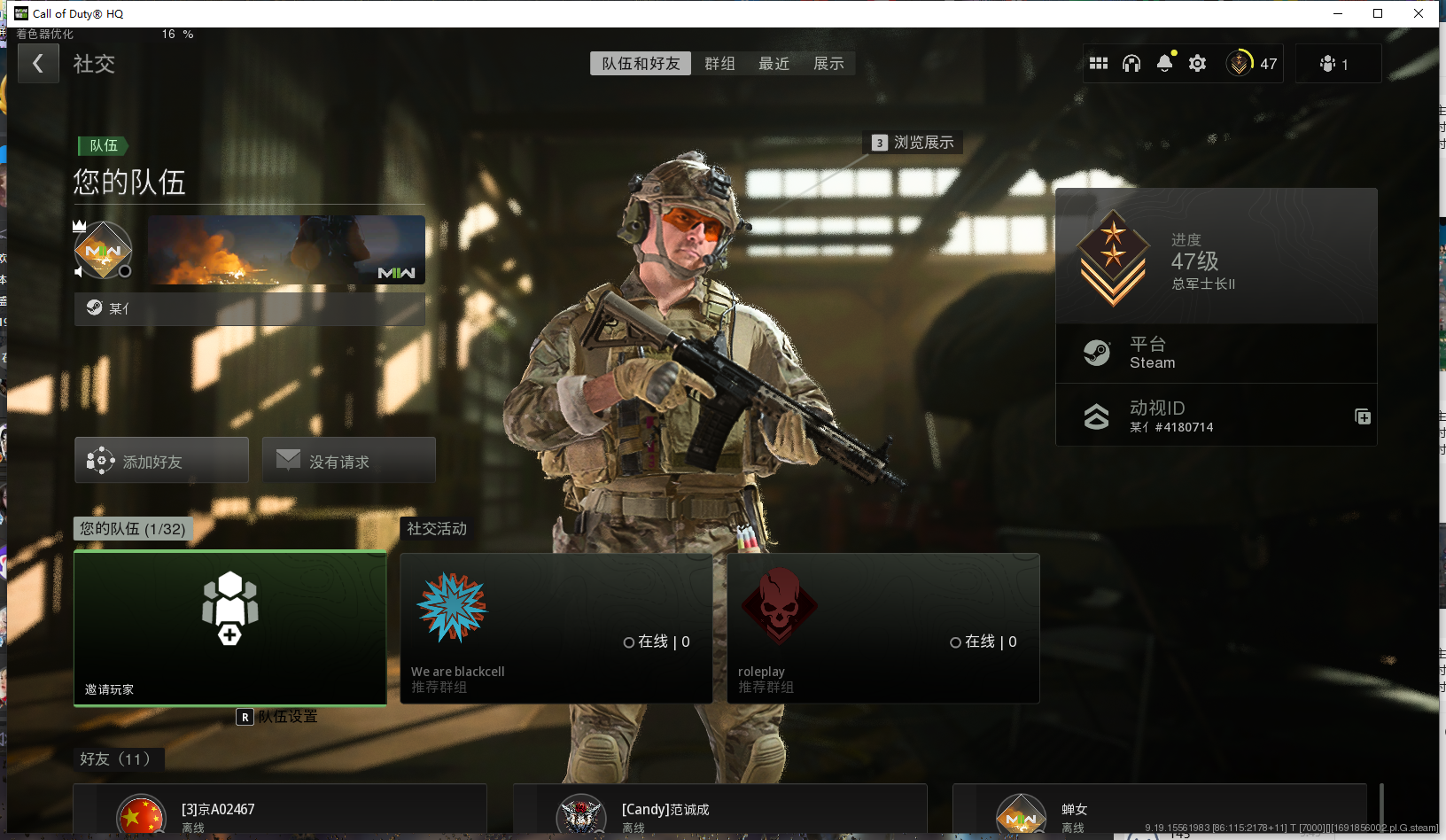Select friend [3]京A02467 from the list
The image size is (1446, 840).
pyautogui.click(x=279, y=813)
